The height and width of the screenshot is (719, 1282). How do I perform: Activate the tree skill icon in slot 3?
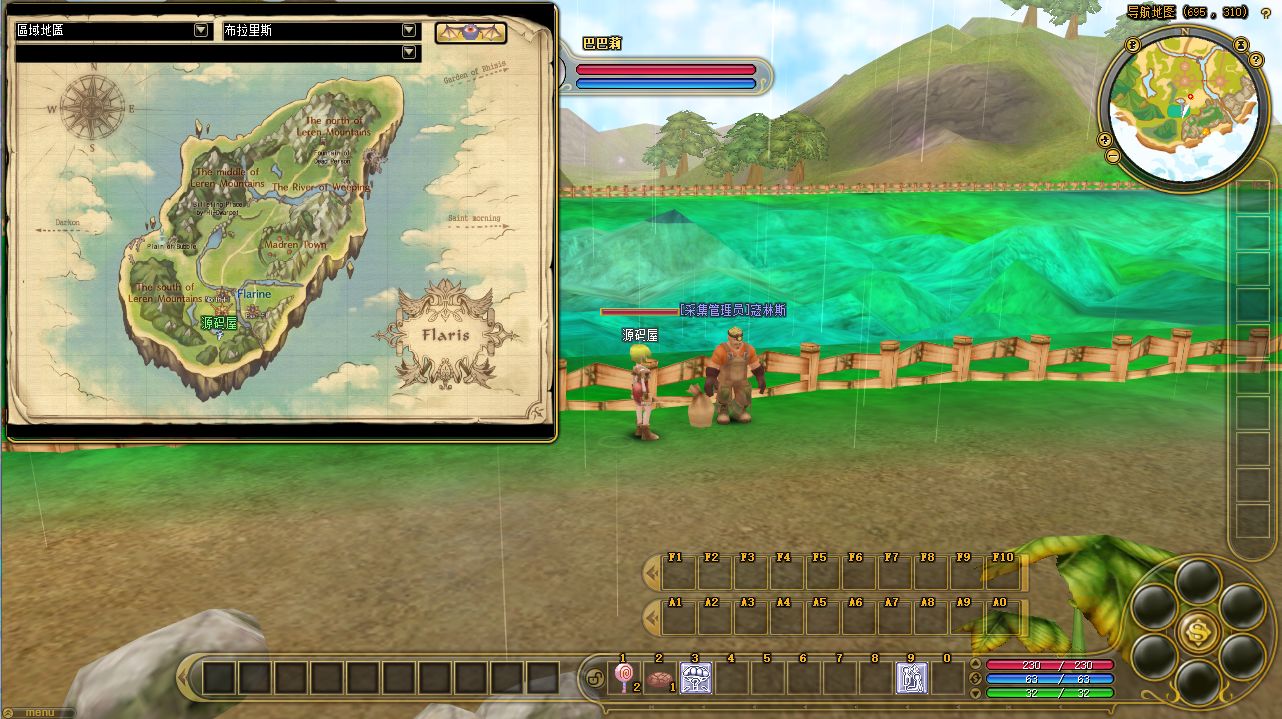[x=695, y=678]
